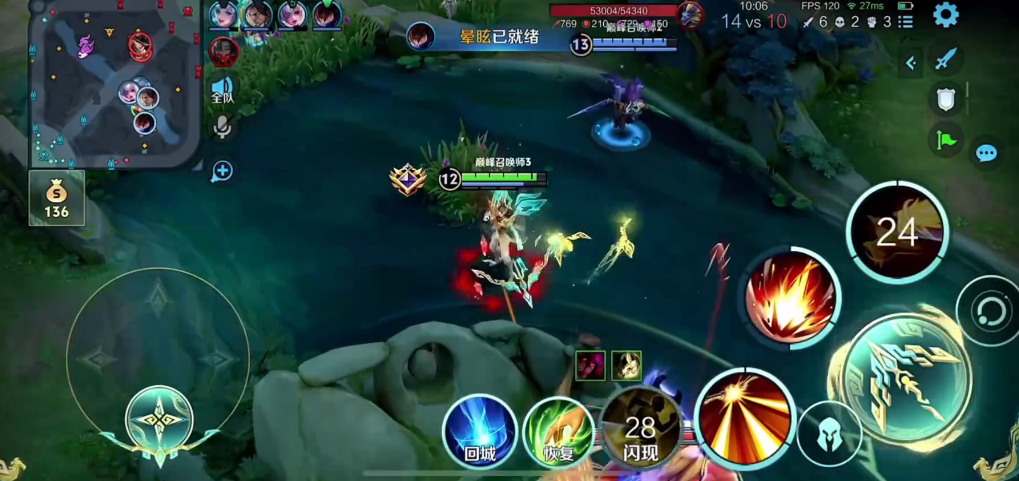Tap the helmet hero-targeting button
The height and width of the screenshot is (481, 1019).
coord(829,434)
